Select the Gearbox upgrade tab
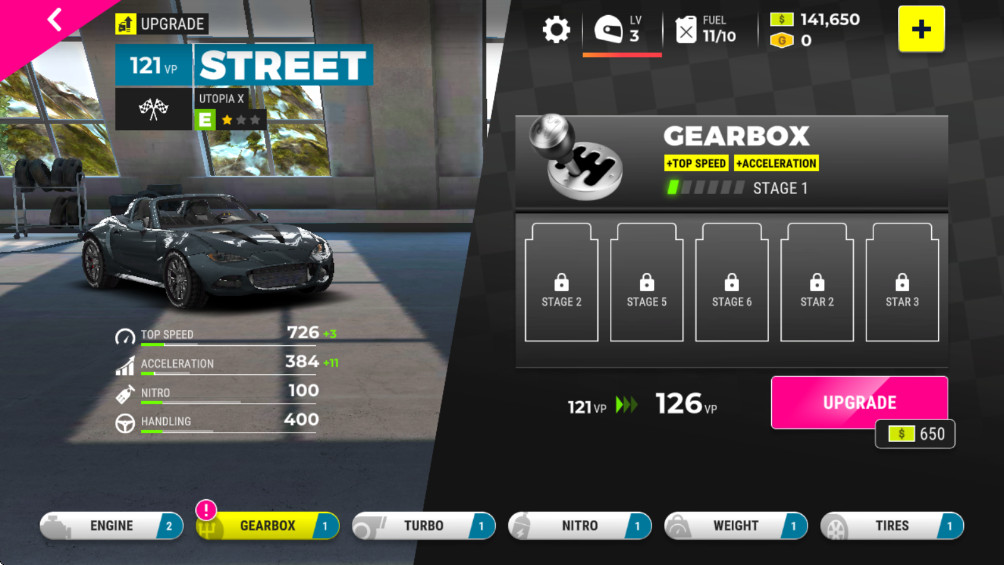This screenshot has width=1004, height=565. 267,526
